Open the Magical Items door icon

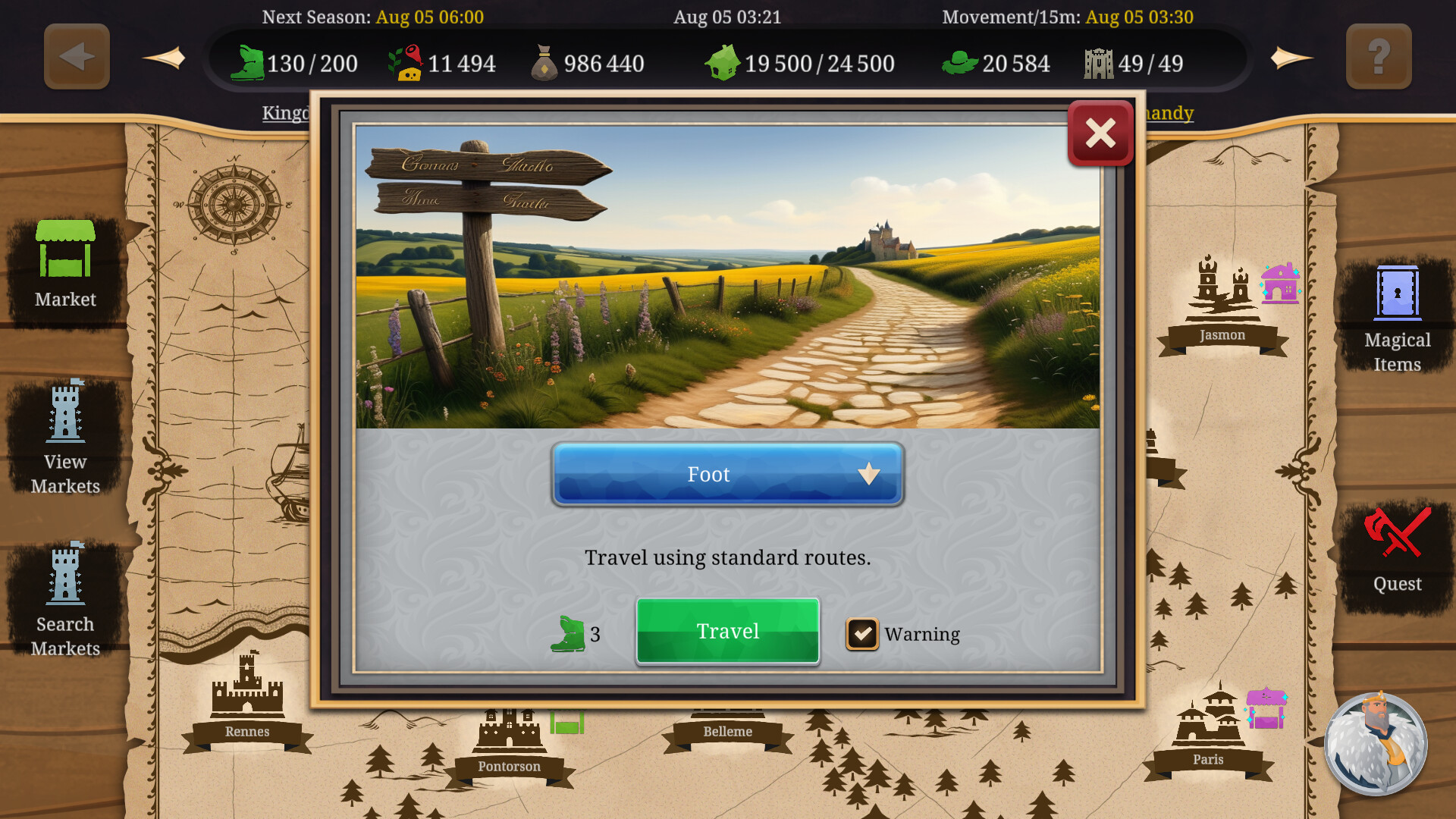coord(1396,297)
